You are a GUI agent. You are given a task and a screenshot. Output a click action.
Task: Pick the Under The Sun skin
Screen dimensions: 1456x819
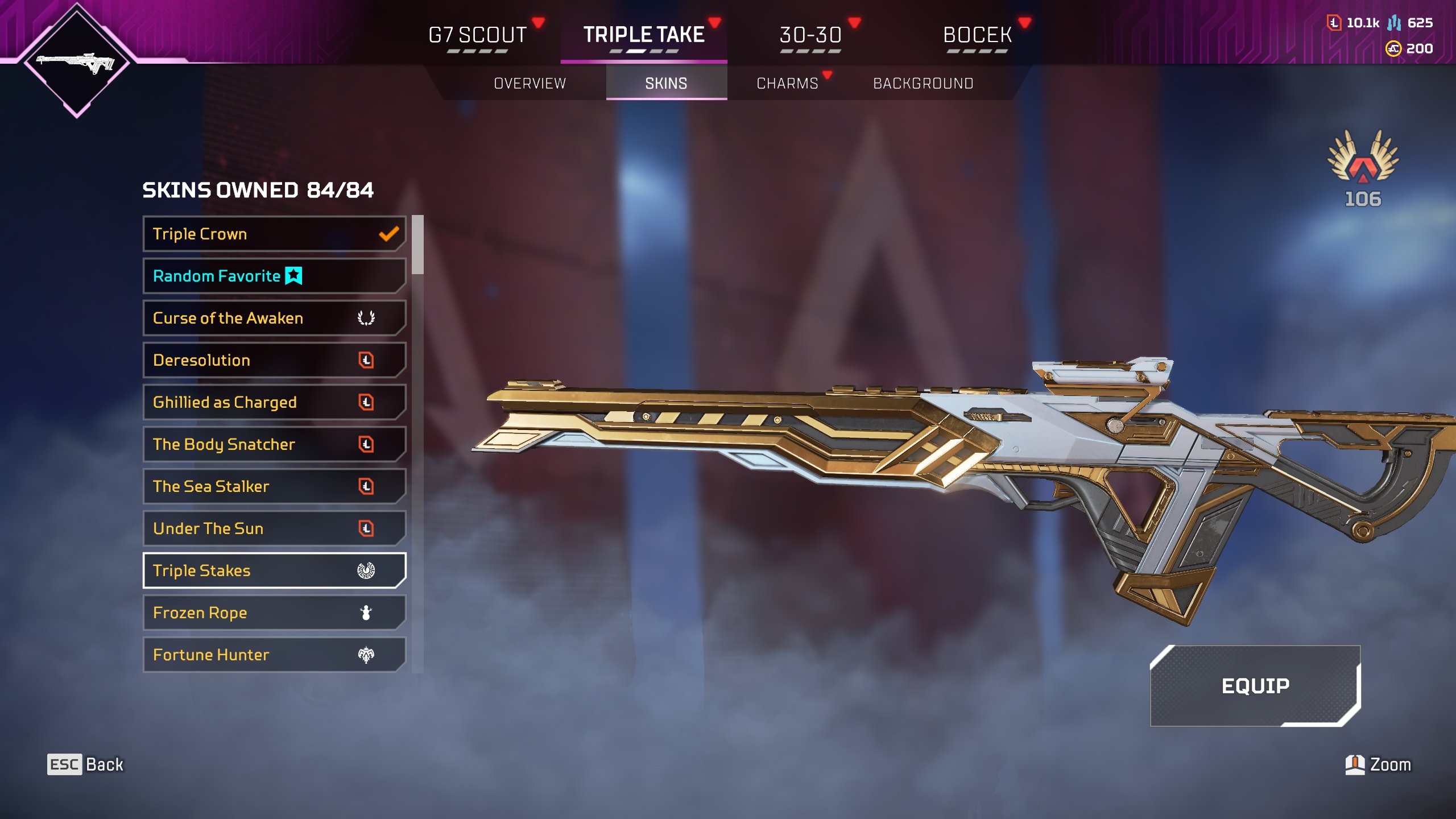click(x=274, y=528)
